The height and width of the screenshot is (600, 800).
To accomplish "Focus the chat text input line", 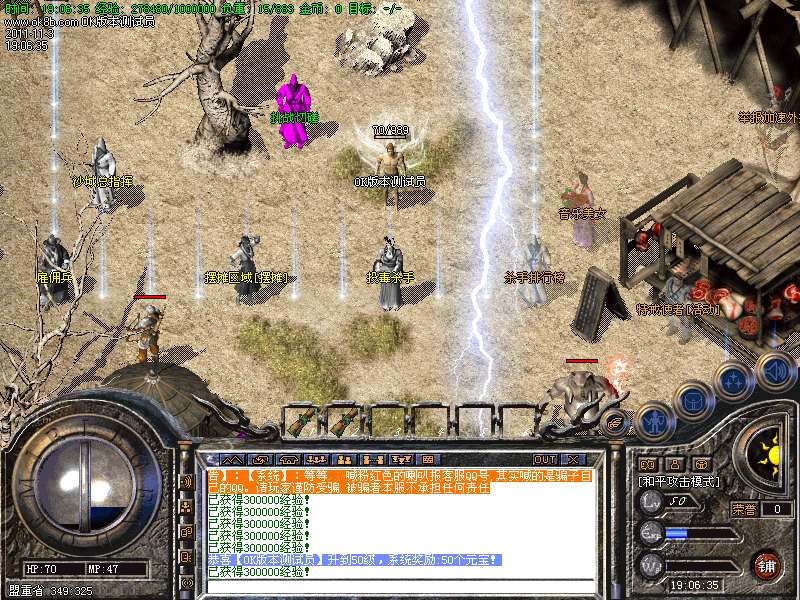I will 400,585.
